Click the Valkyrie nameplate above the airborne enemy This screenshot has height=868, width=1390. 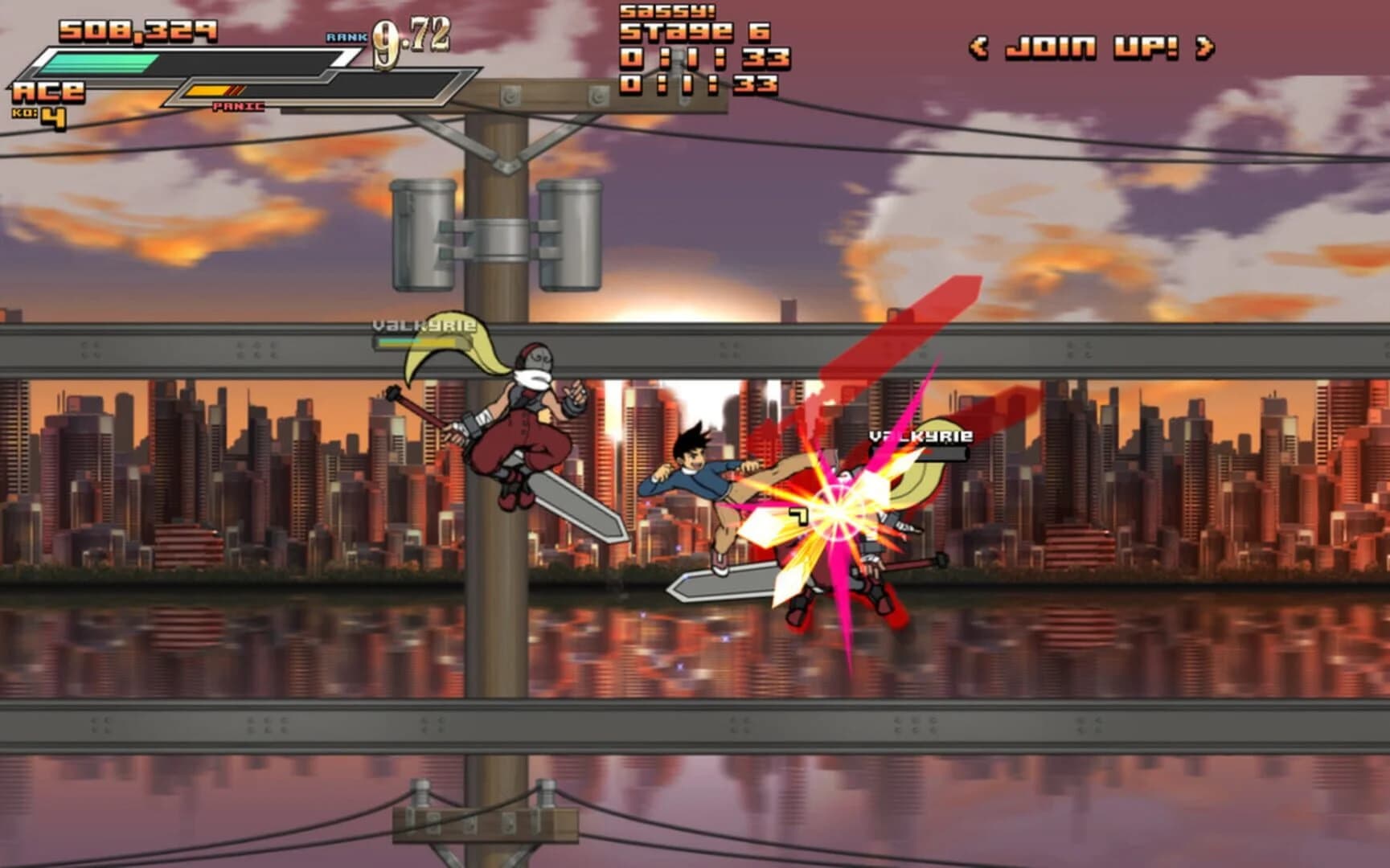coord(424,325)
